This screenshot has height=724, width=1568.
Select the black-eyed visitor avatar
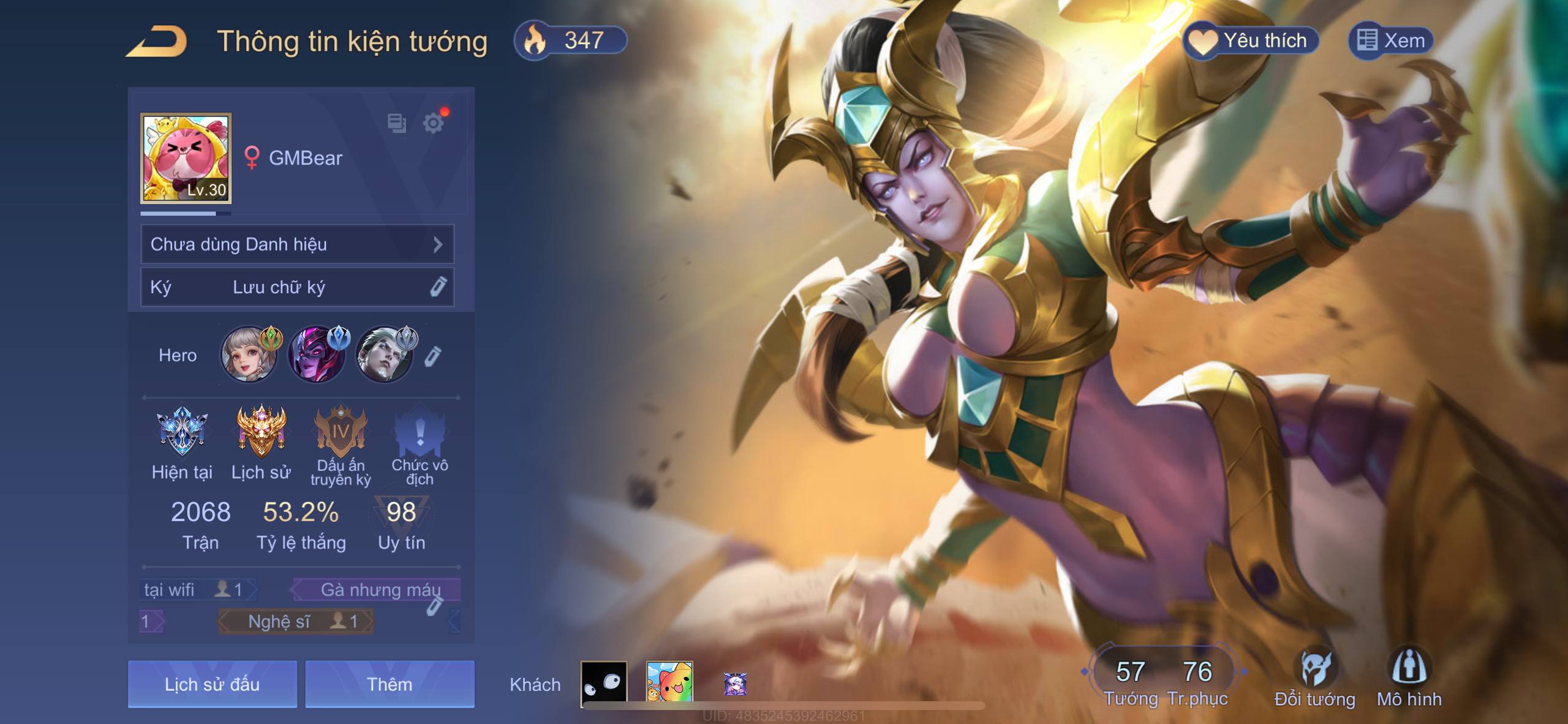[604, 682]
